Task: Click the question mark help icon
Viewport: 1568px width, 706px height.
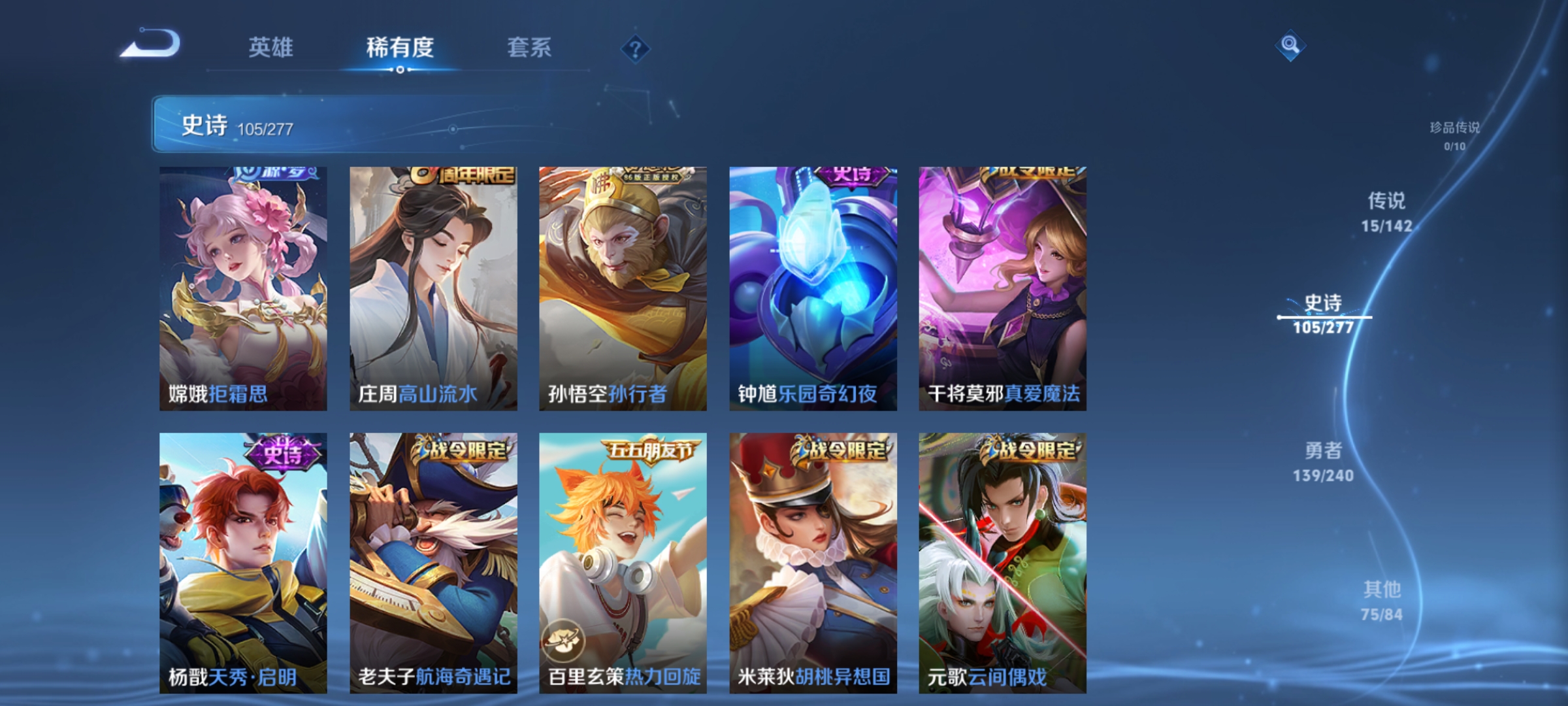Action: pyautogui.click(x=637, y=48)
